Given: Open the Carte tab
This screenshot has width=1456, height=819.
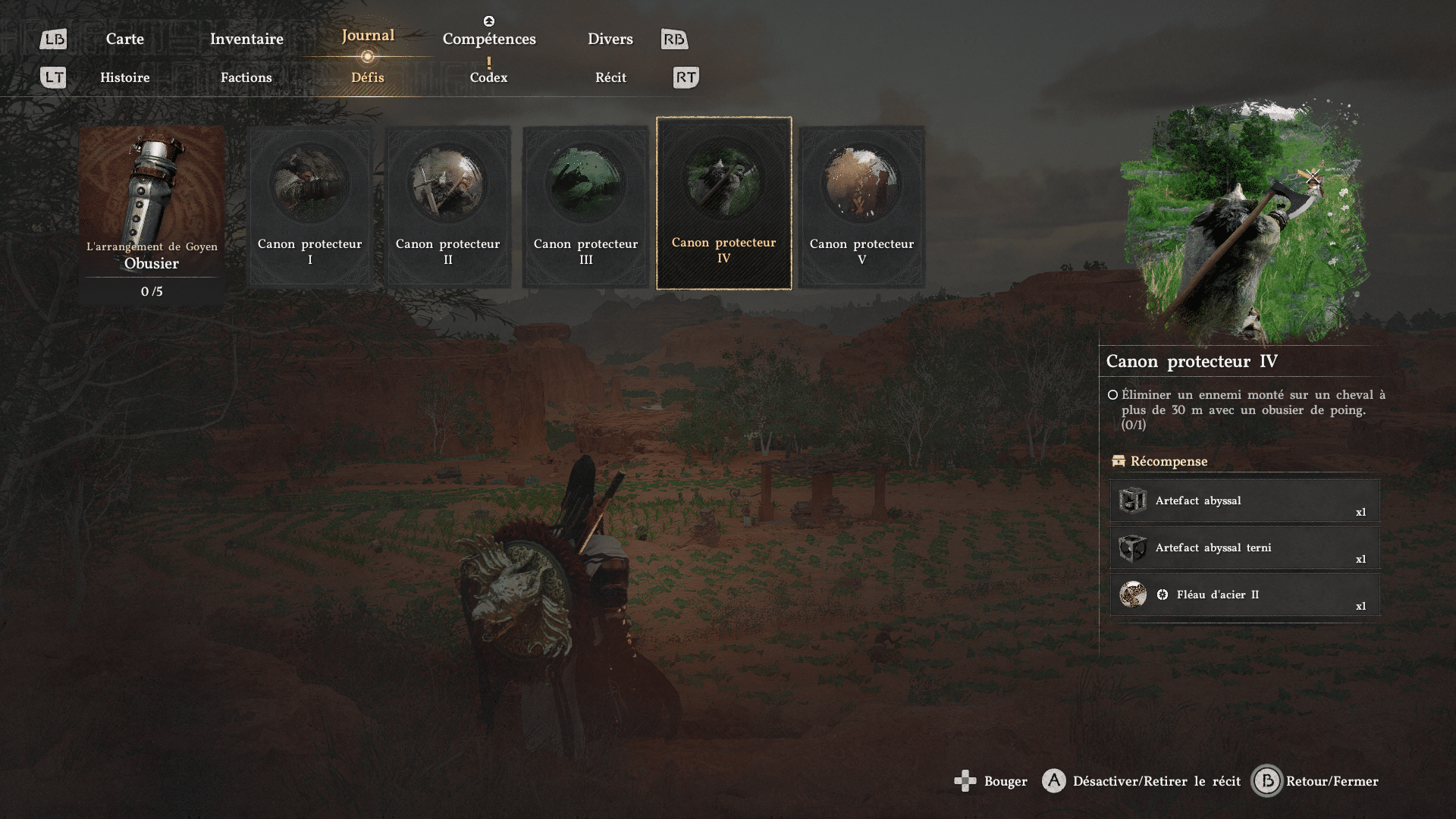Looking at the screenshot, I should (x=124, y=39).
